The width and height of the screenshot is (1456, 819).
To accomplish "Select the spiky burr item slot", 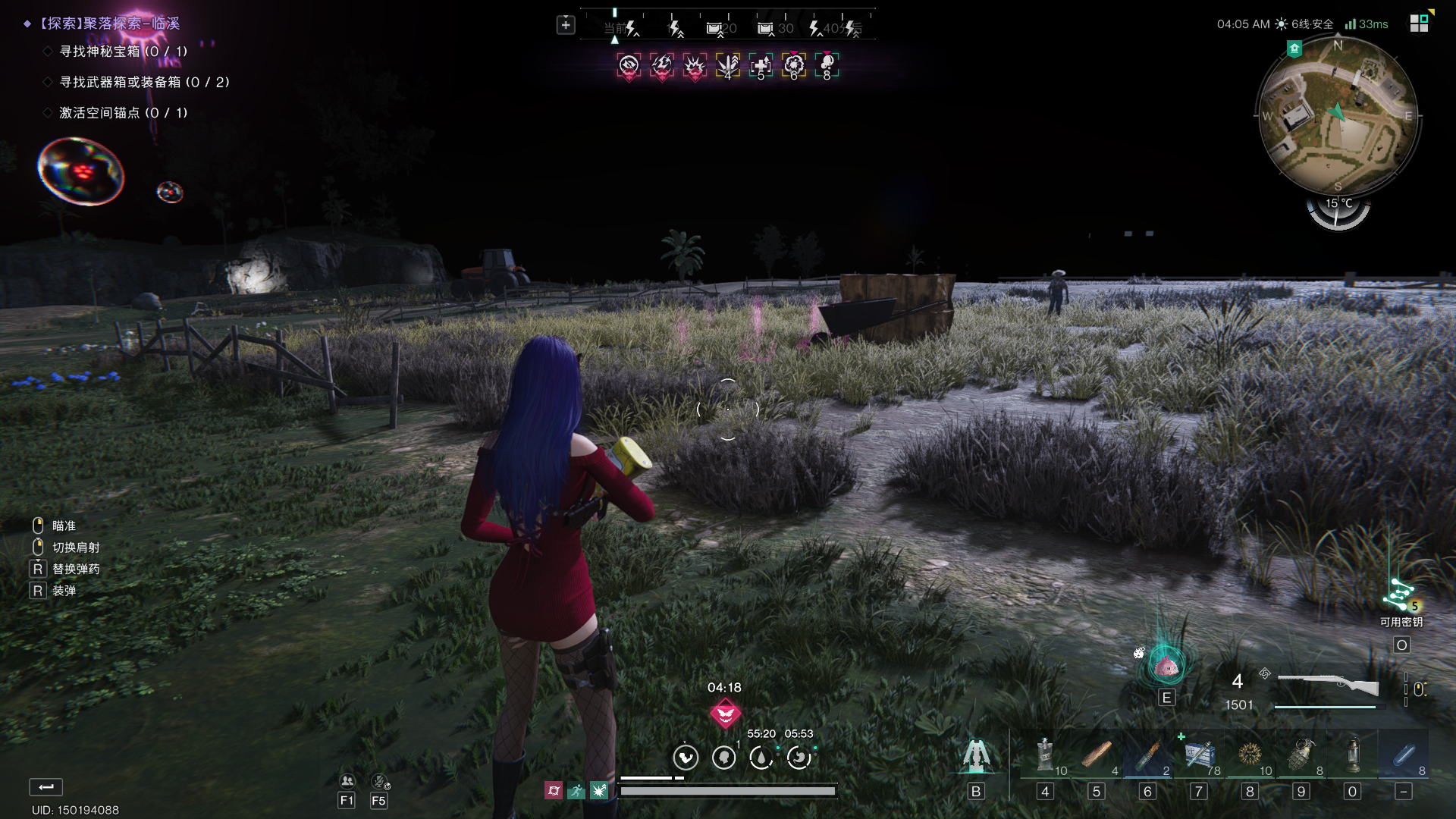I will click(1250, 756).
